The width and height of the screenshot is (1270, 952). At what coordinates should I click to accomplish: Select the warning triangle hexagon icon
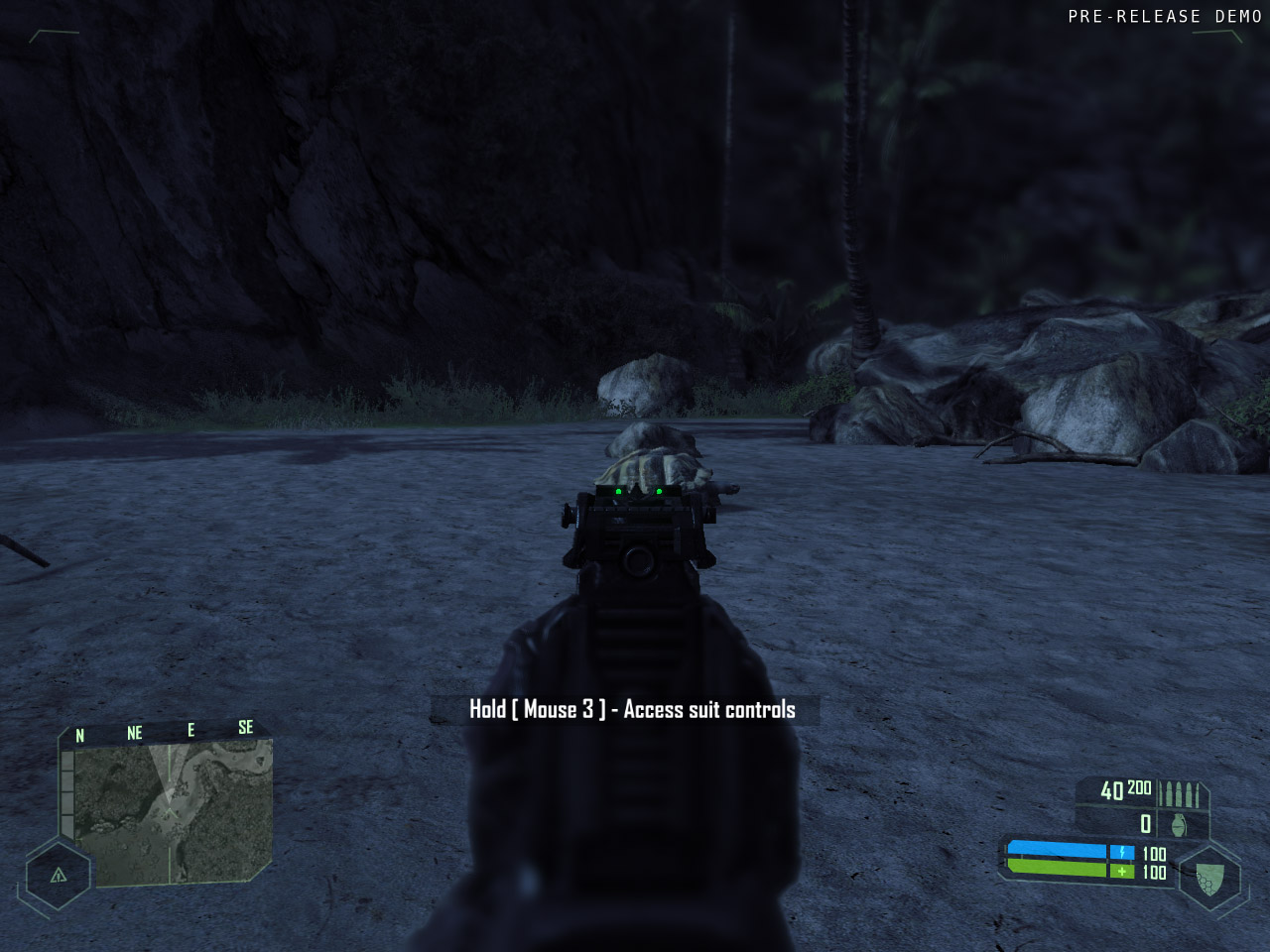pos(59,875)
